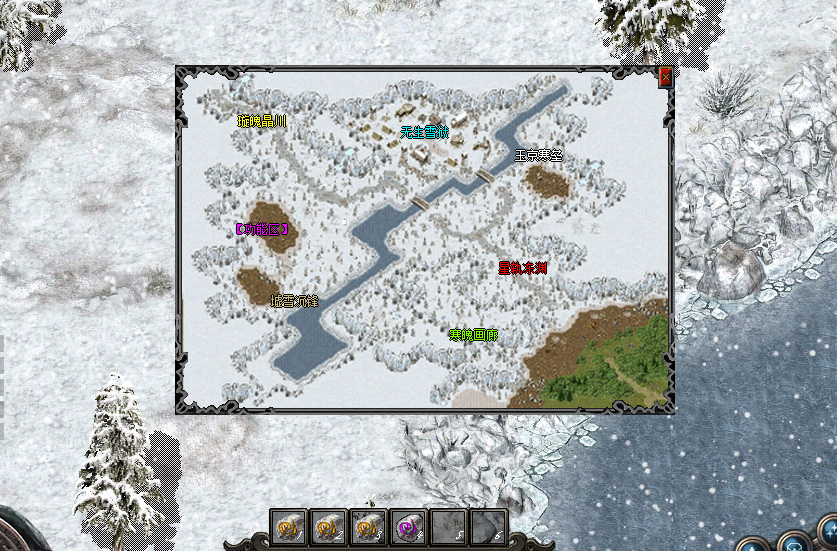Go to 无生雪狱 on the map
Viewport: 837px width, 551px height.
click(x=425, y=131)
